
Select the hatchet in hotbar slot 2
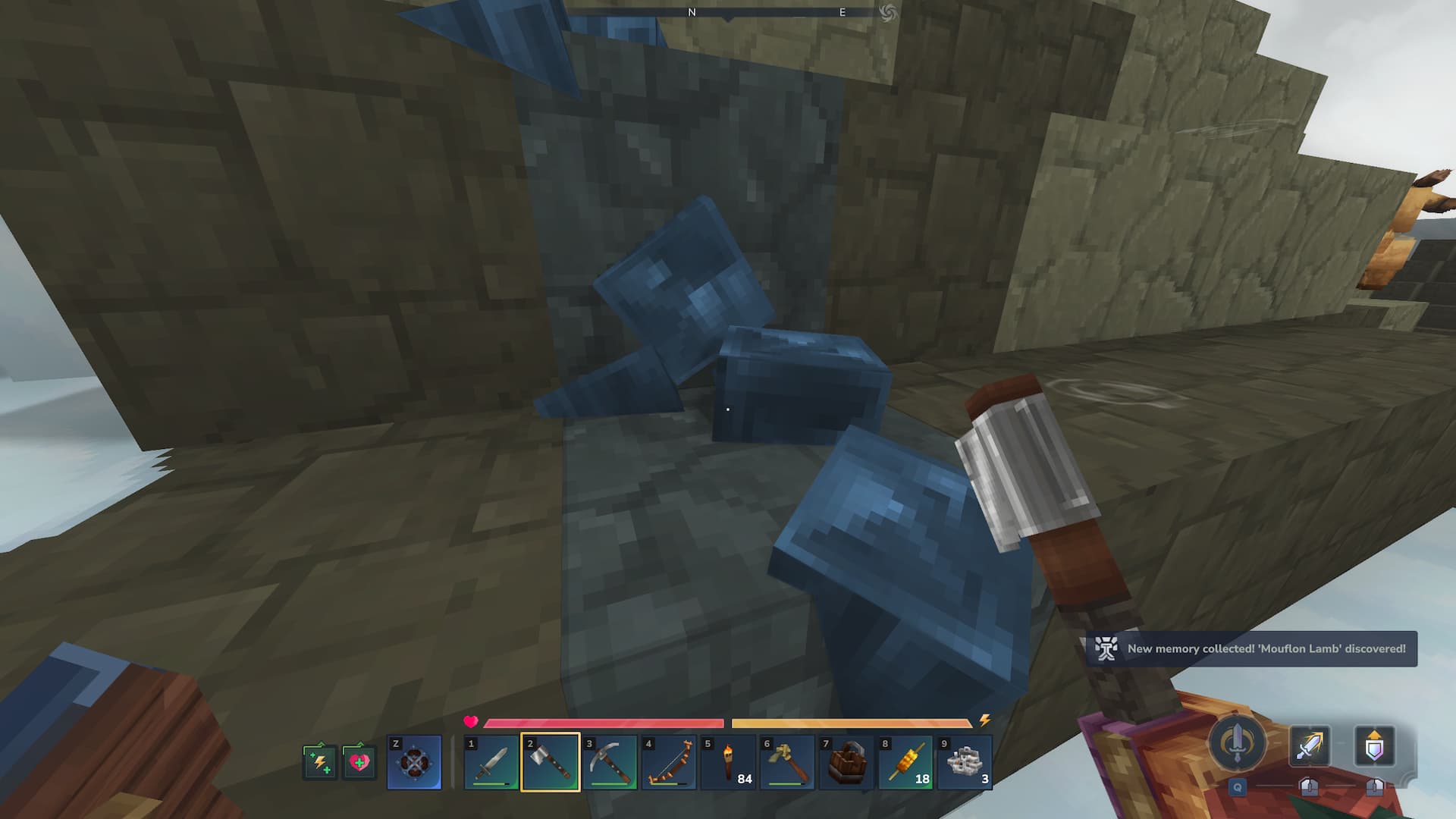[x=551, y=762]
